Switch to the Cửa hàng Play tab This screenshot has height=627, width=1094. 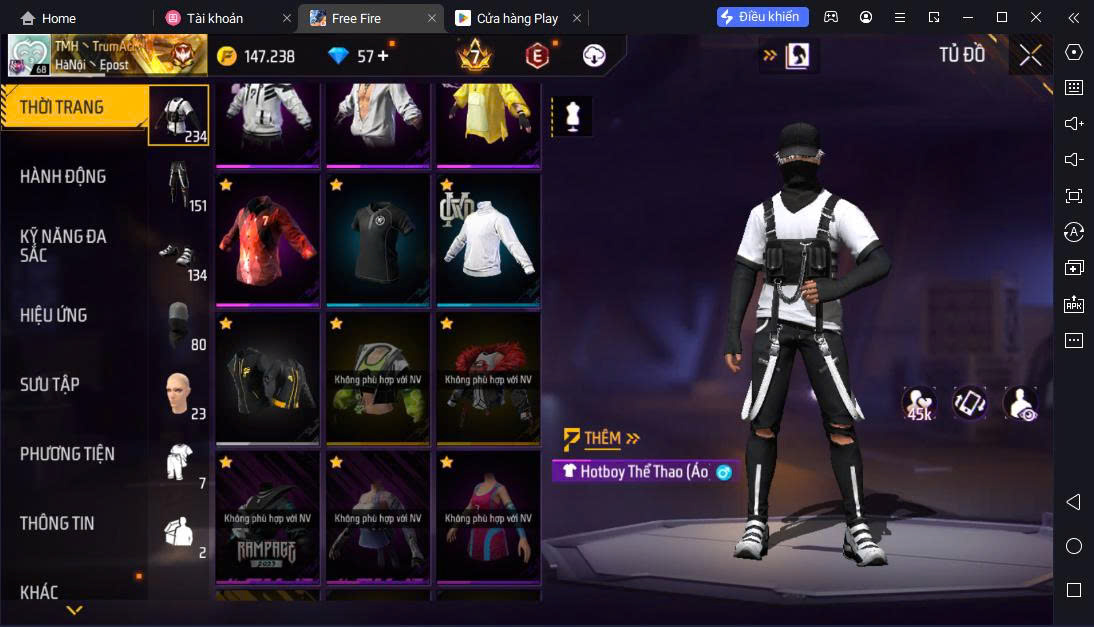coord(517,18)
